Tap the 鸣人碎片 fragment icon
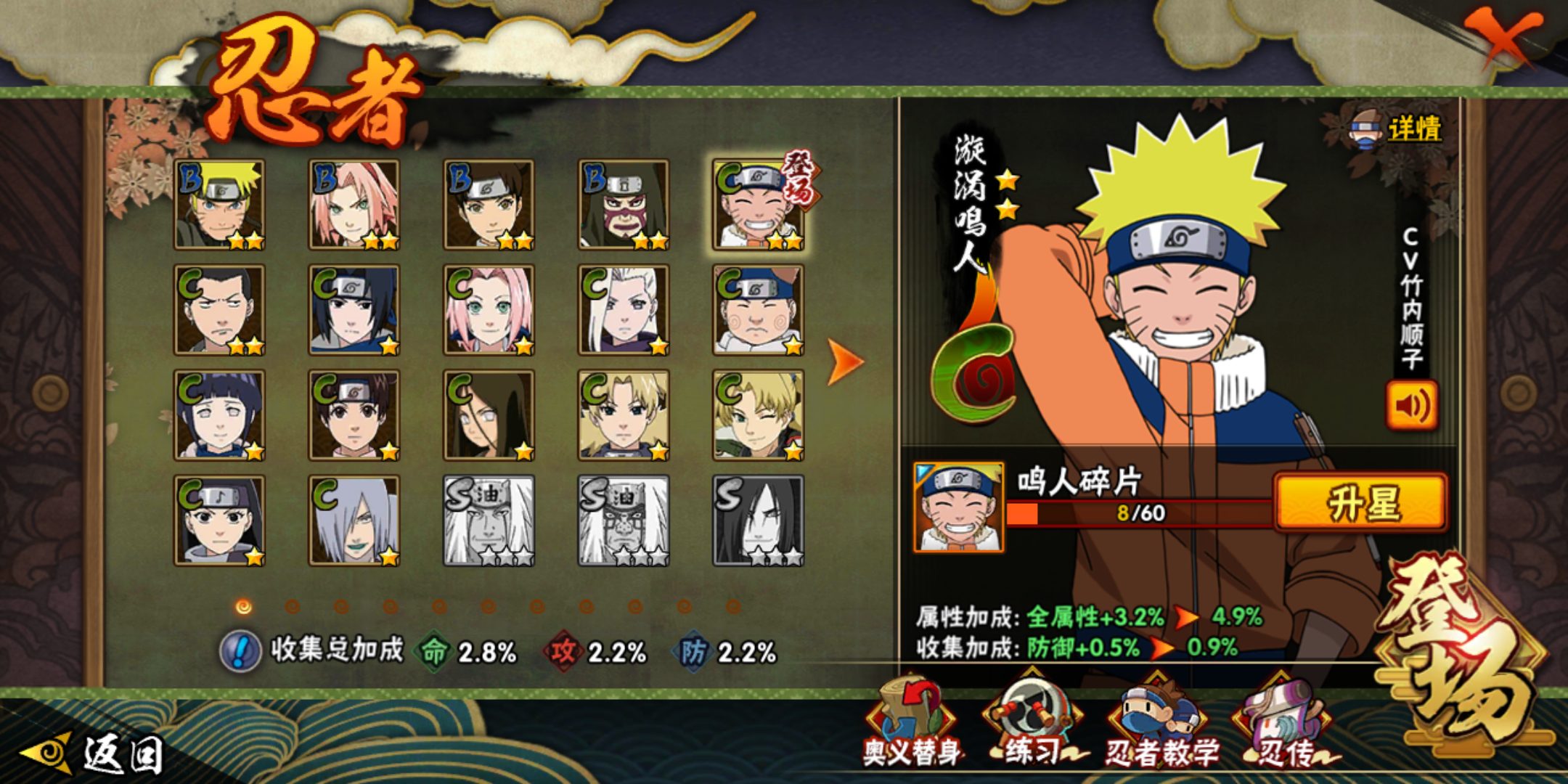 point(958,507)
